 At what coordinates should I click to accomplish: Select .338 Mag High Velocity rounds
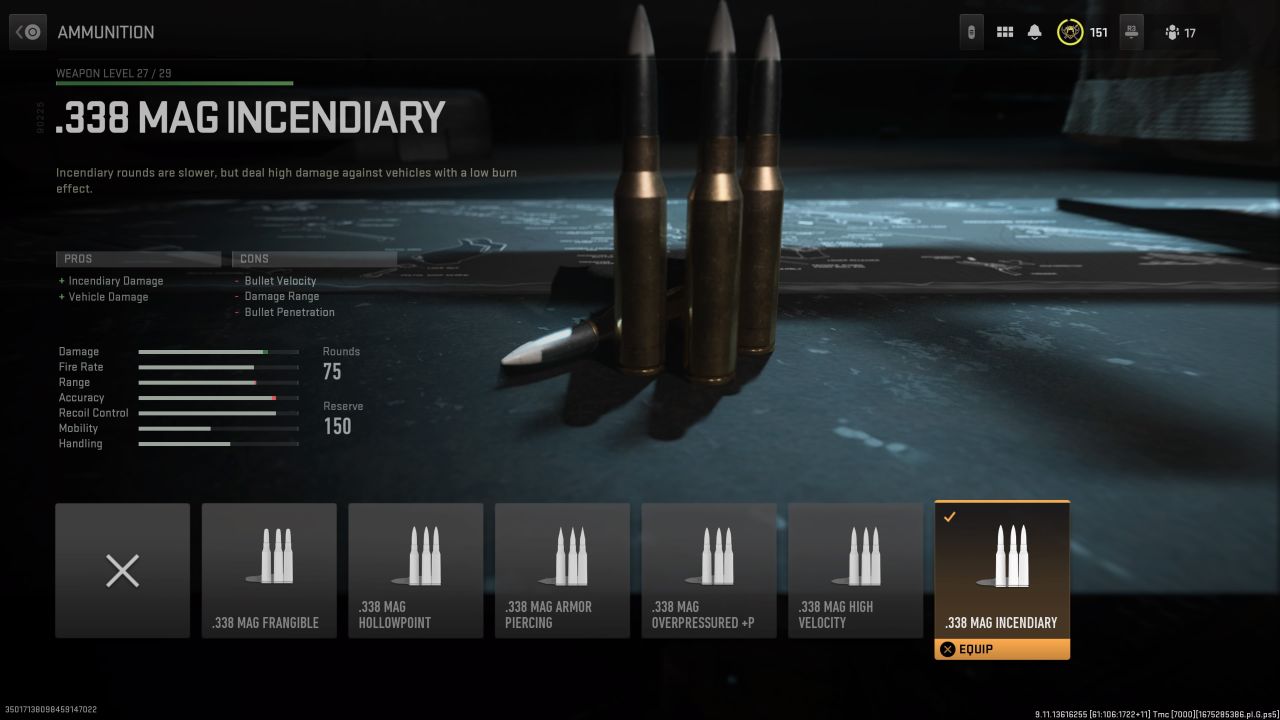pyautogui.click(x=855, y=570)
